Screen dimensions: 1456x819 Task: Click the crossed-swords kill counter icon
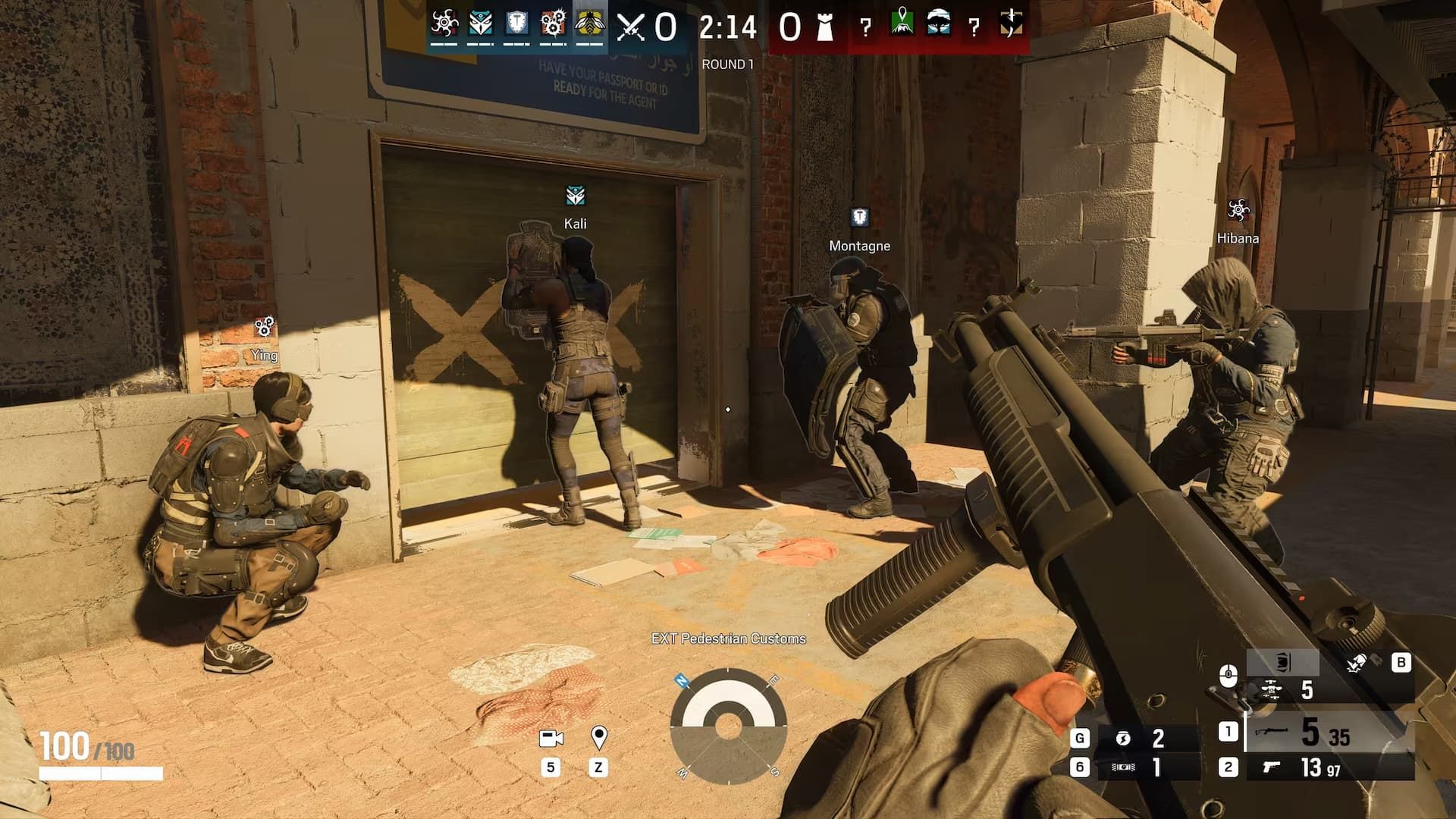tap(629, 26)
